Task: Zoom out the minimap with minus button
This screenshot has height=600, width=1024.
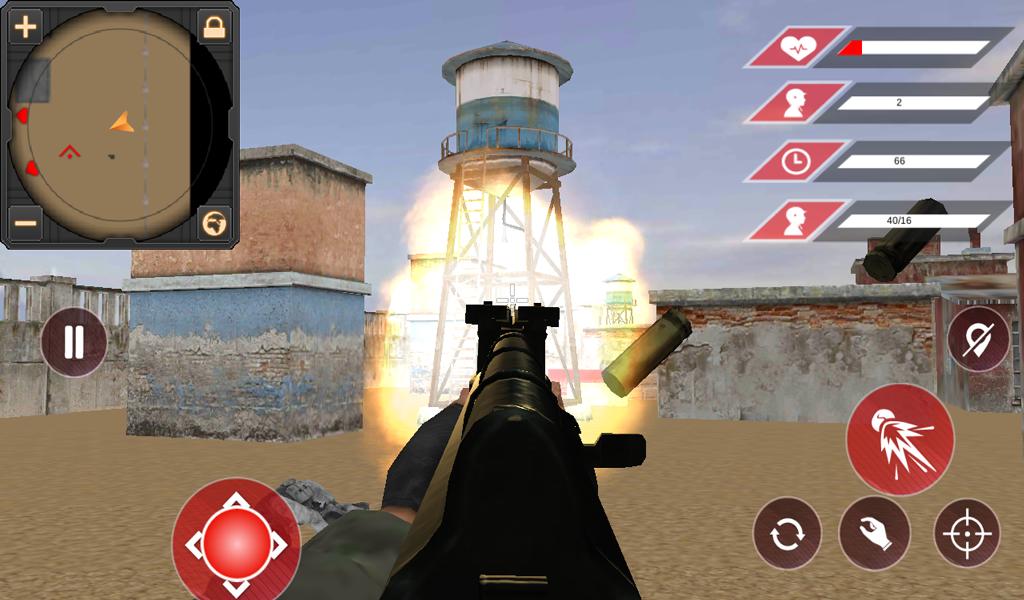Action: pos(25,221)
